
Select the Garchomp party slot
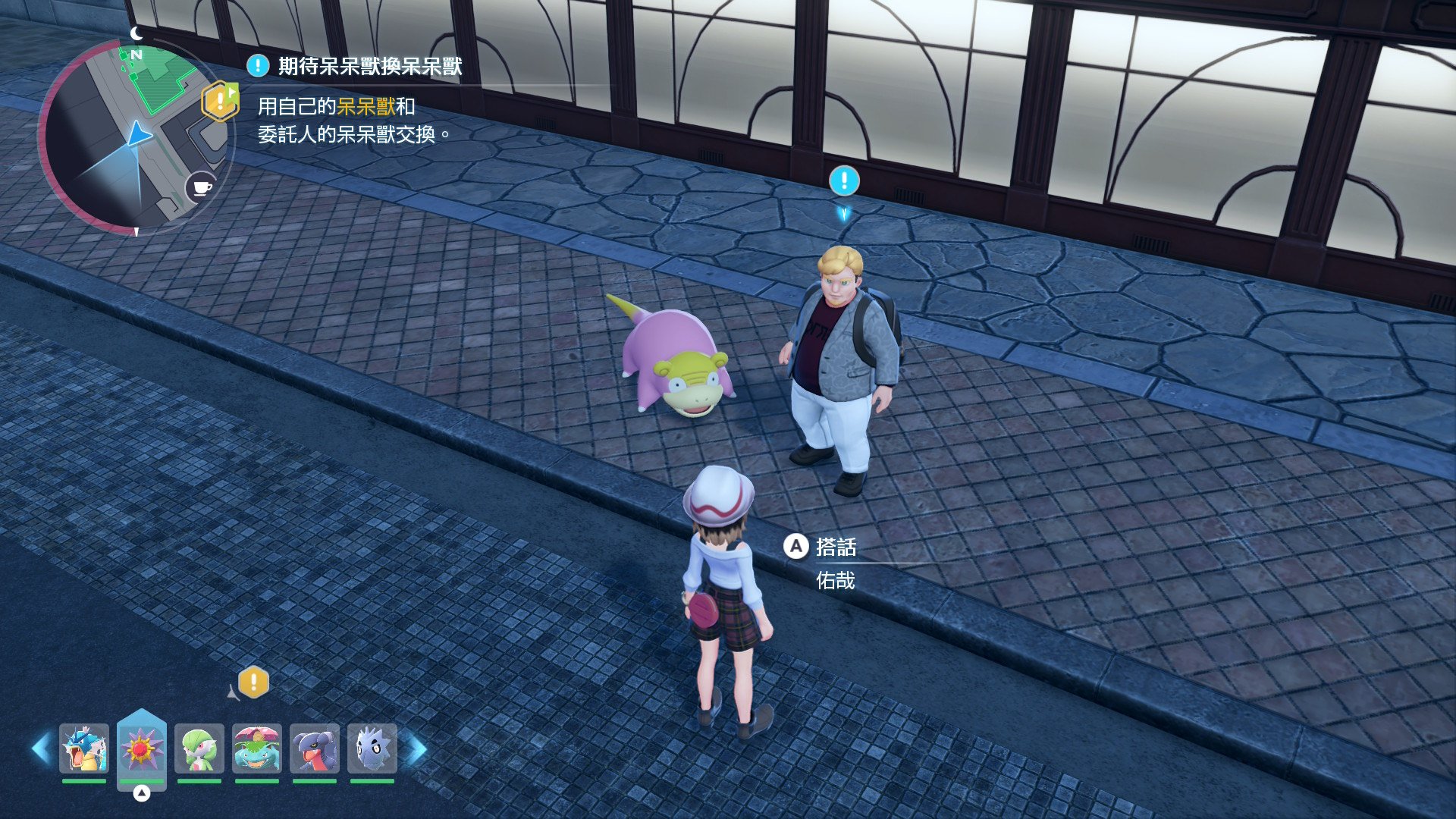tap(315, 748)
